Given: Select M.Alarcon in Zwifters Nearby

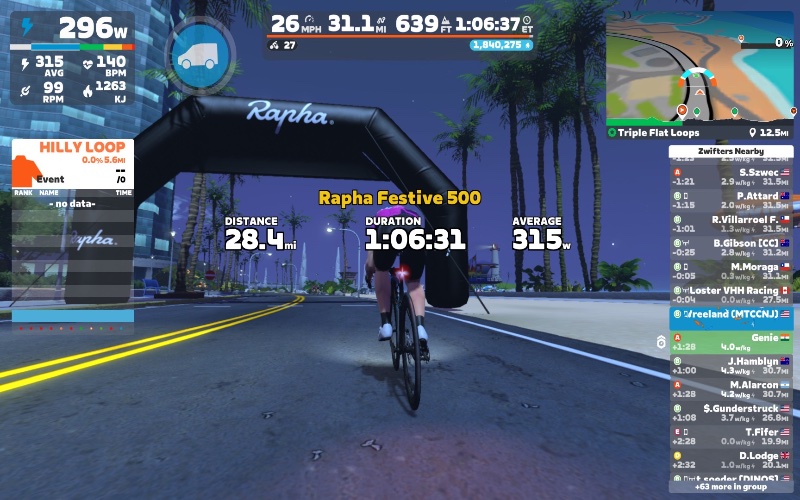Looking at the screenshot, I should 731,388.
